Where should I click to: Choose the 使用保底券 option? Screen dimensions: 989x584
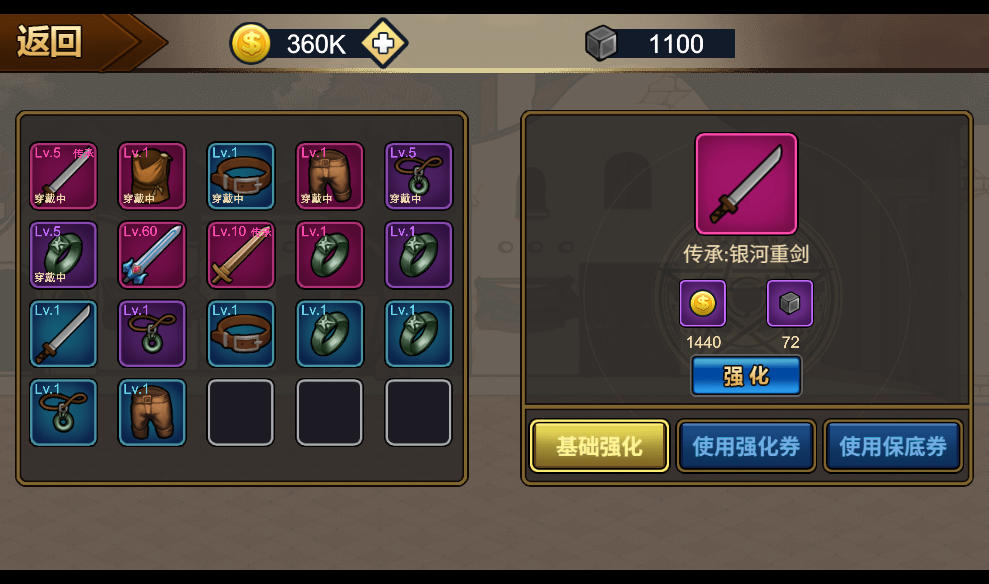point(893,446)
